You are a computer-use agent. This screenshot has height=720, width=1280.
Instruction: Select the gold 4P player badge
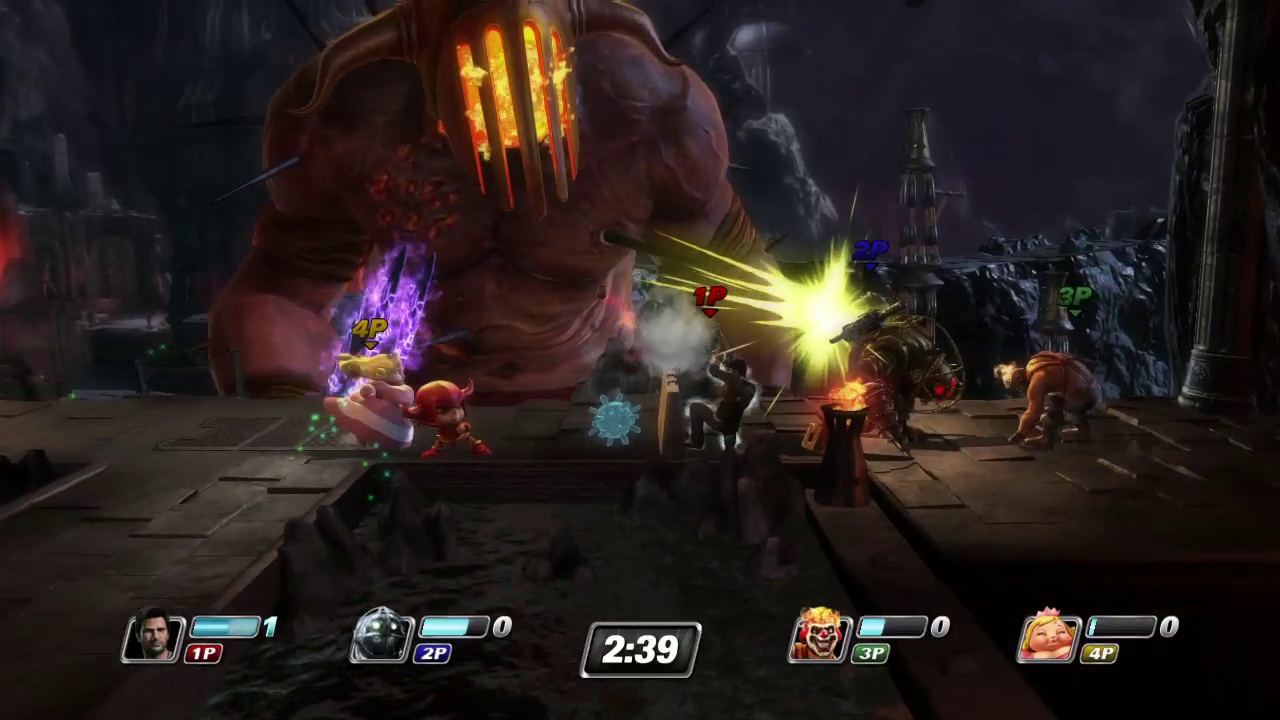click(x=1098, y=653)
